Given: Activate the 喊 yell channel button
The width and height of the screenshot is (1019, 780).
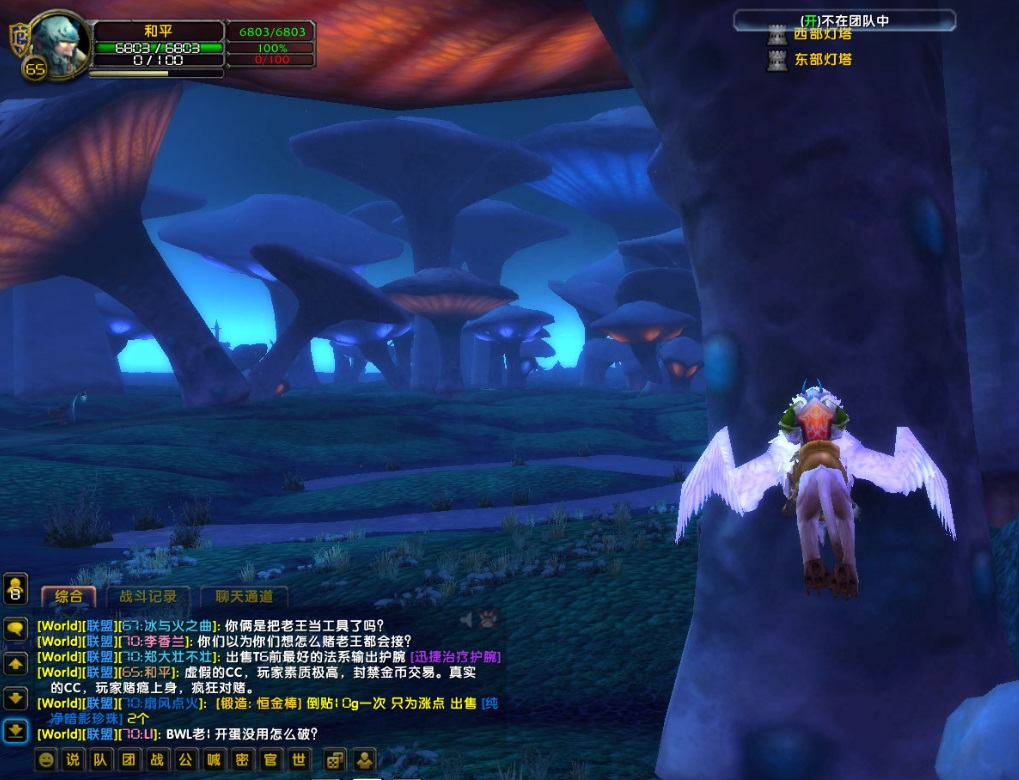Looking at the screenshot, I should (212, 759).
